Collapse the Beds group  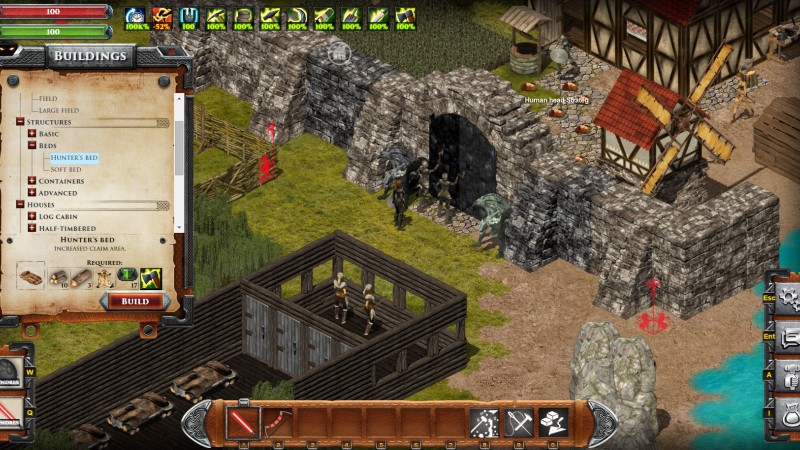pos(32,146)
